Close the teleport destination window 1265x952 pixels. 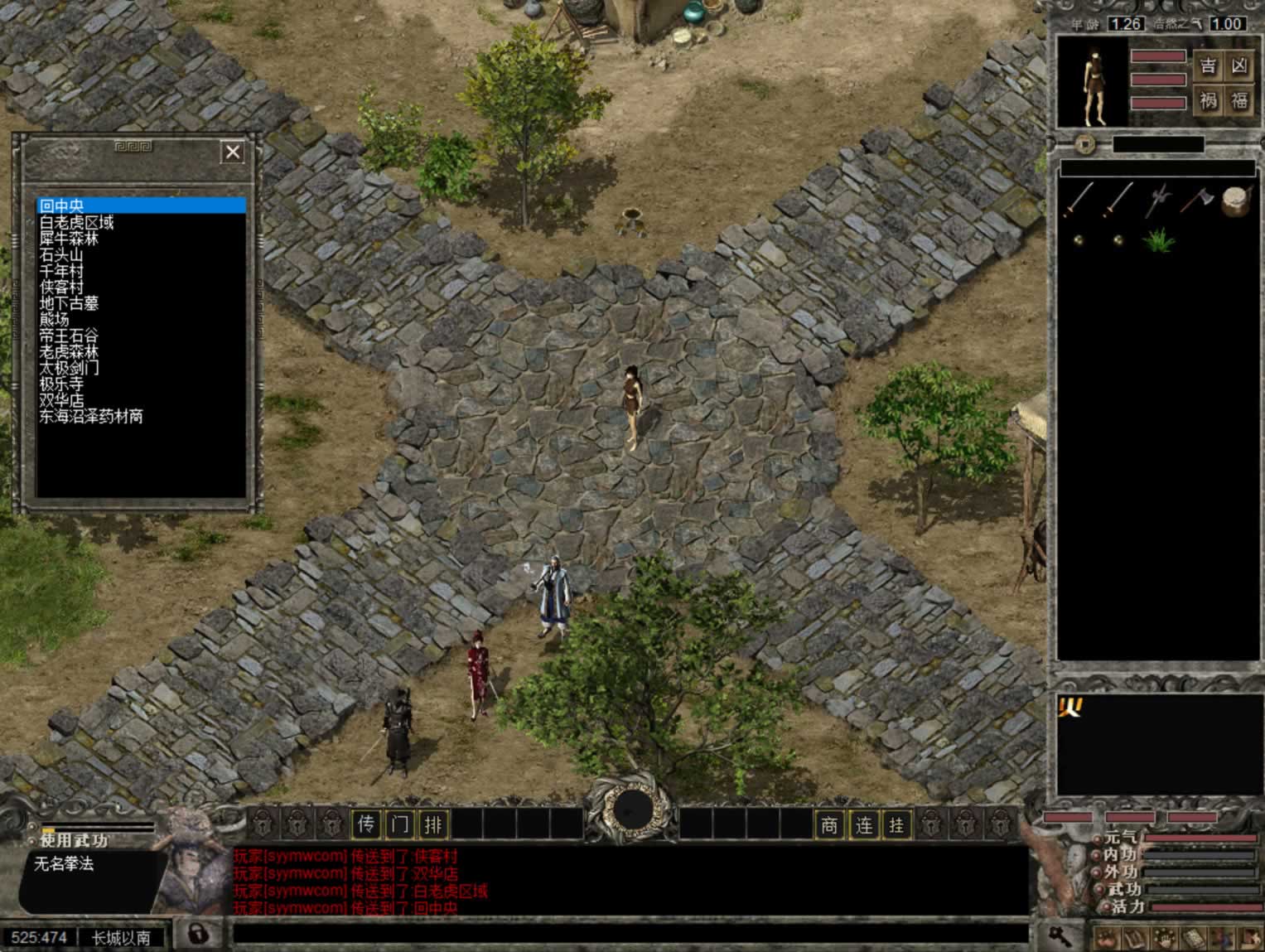[x=232, y=152]
